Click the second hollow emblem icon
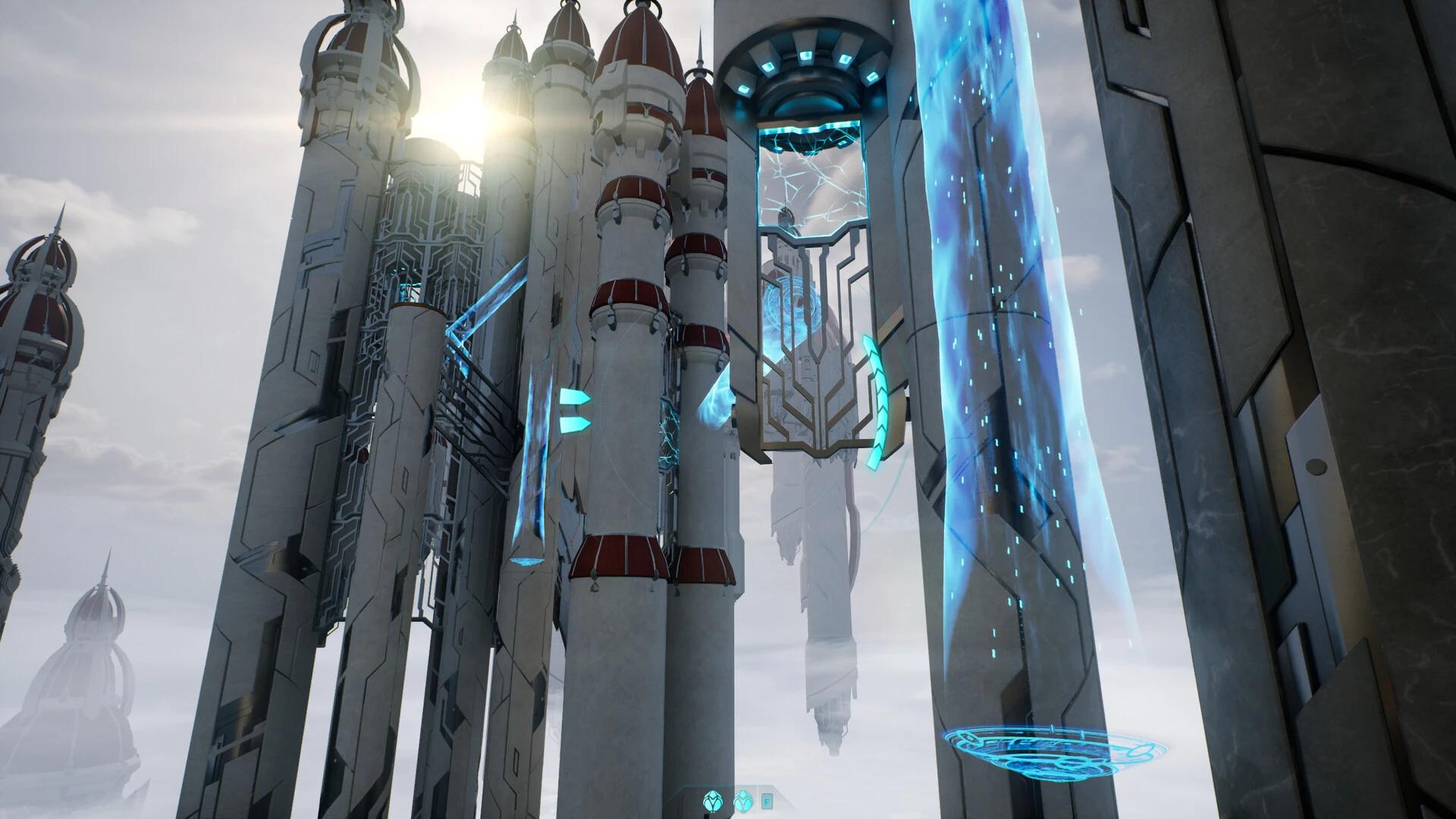1456x819 pixels. point(743,802)
